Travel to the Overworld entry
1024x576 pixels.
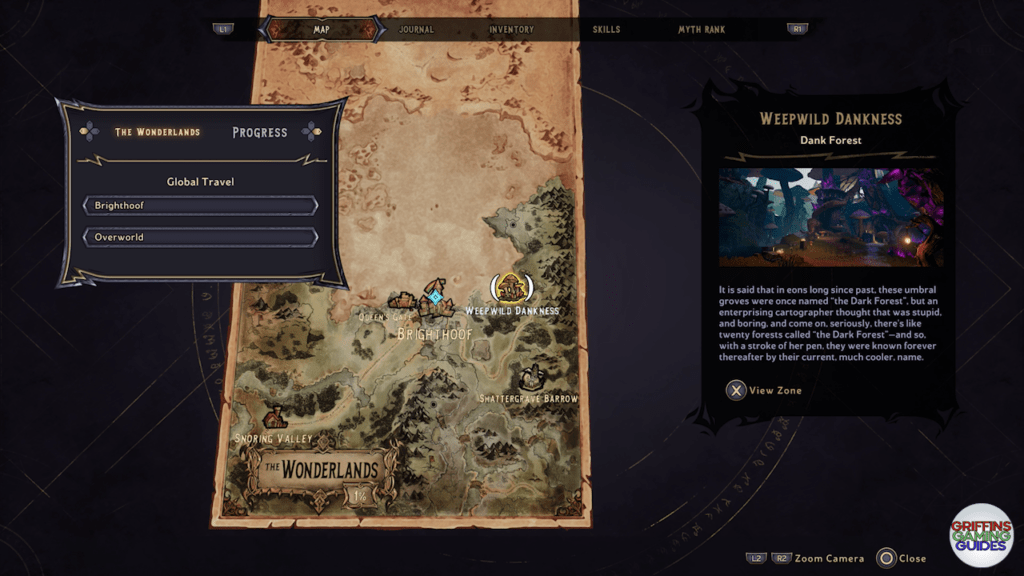[200, 238]
